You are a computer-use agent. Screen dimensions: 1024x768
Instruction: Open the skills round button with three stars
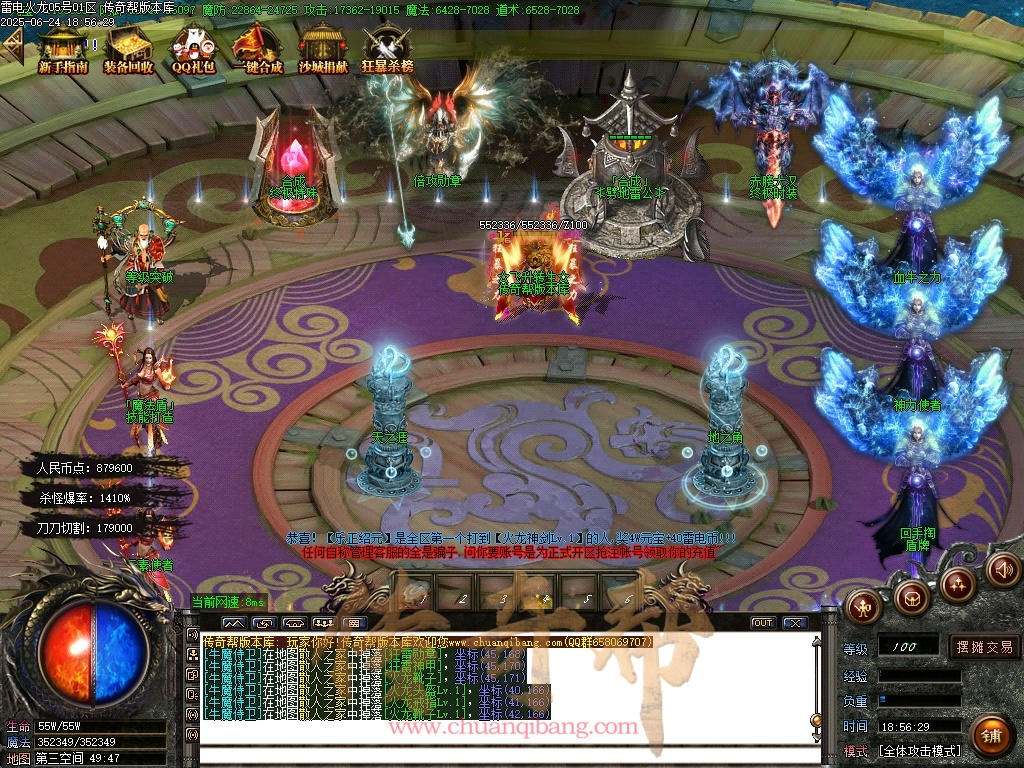click(957, 585)
